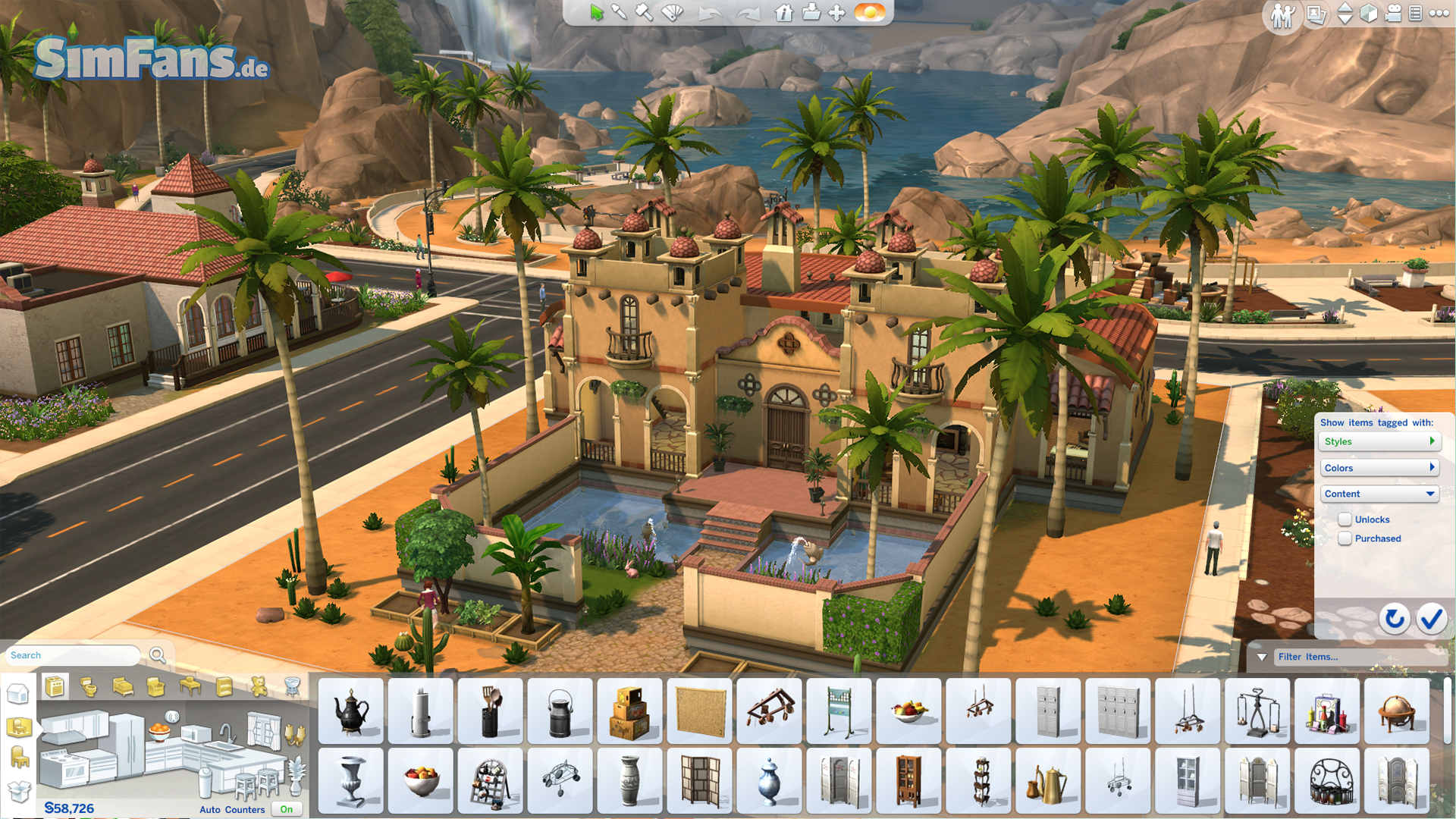Select the eyedropper tool in top toolbar
The width and height of the screenshot is (1456, 819).
619,12
